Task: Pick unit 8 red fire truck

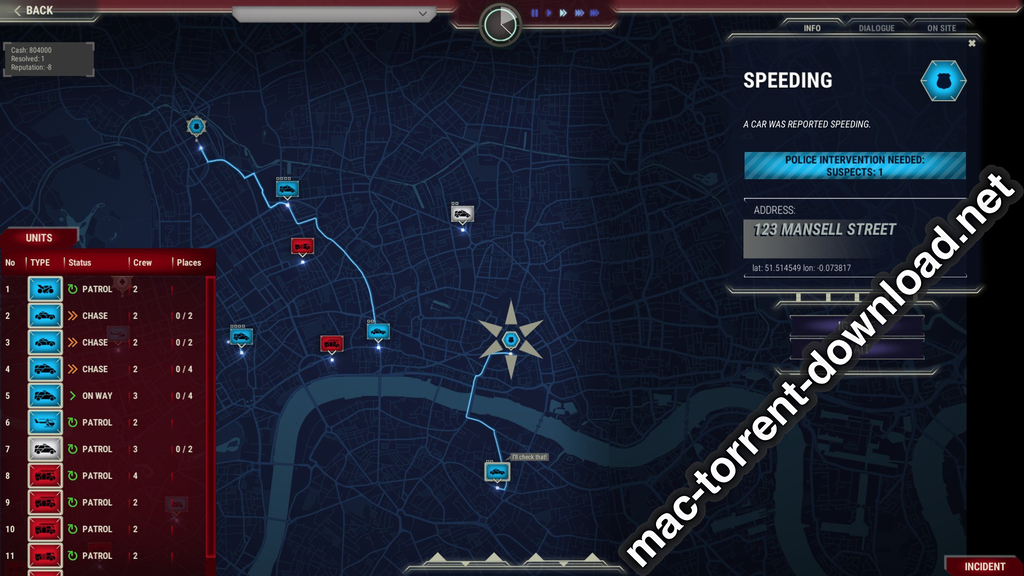Action: point(45,476)
